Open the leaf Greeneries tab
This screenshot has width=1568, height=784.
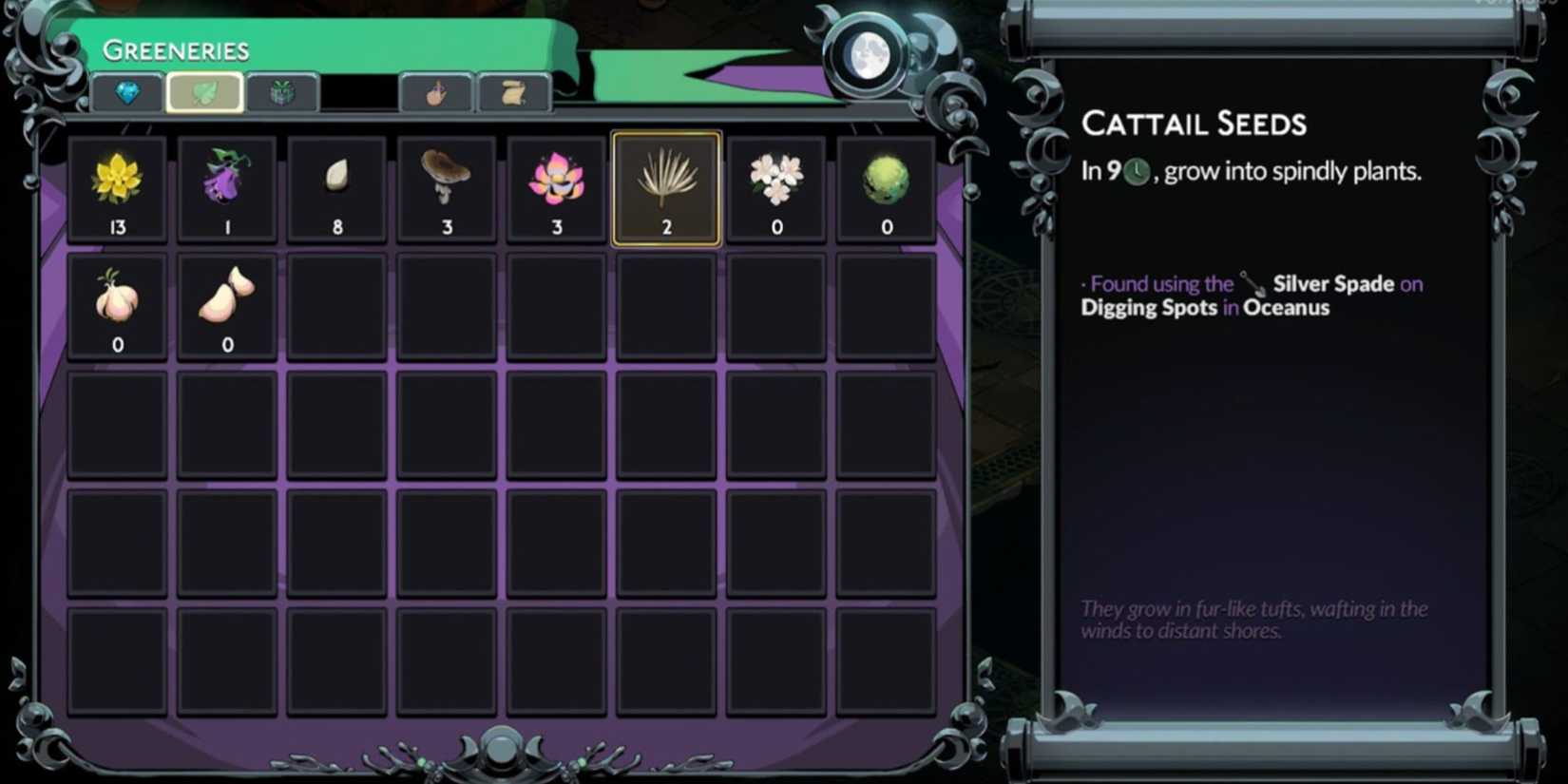pos(205,93)
